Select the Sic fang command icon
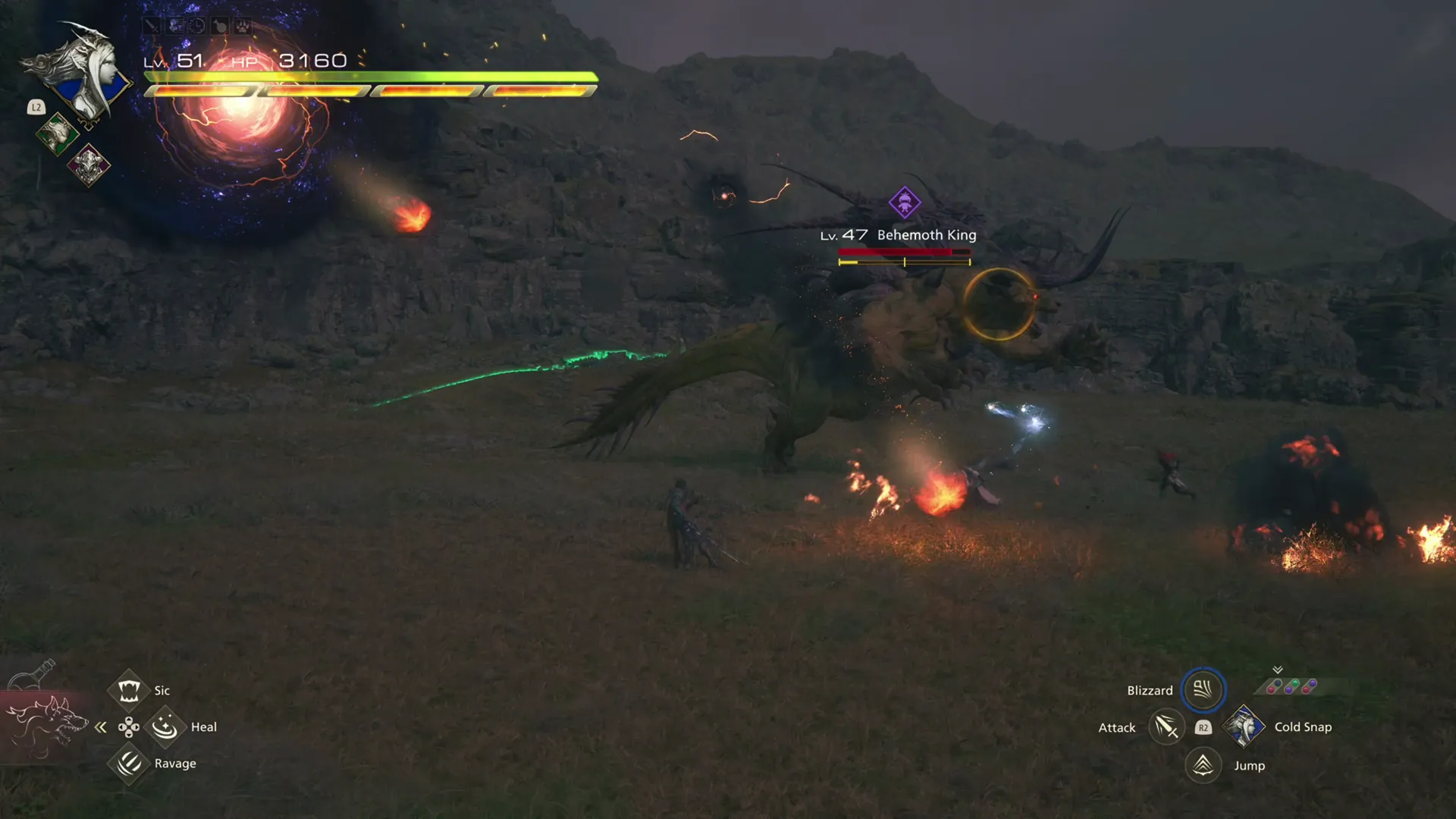 129,690
